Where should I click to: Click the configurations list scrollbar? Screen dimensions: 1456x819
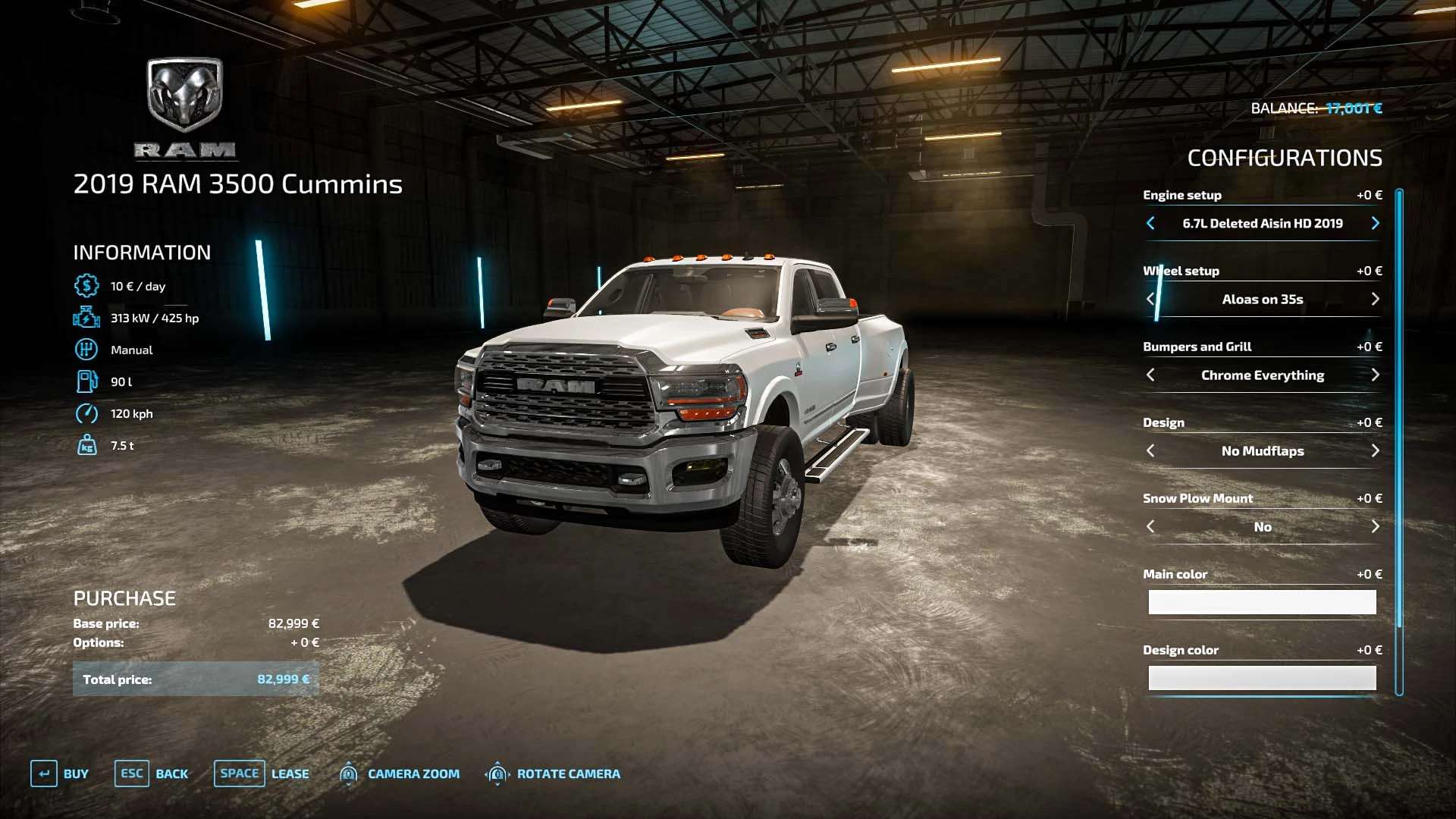[1399, 409]
